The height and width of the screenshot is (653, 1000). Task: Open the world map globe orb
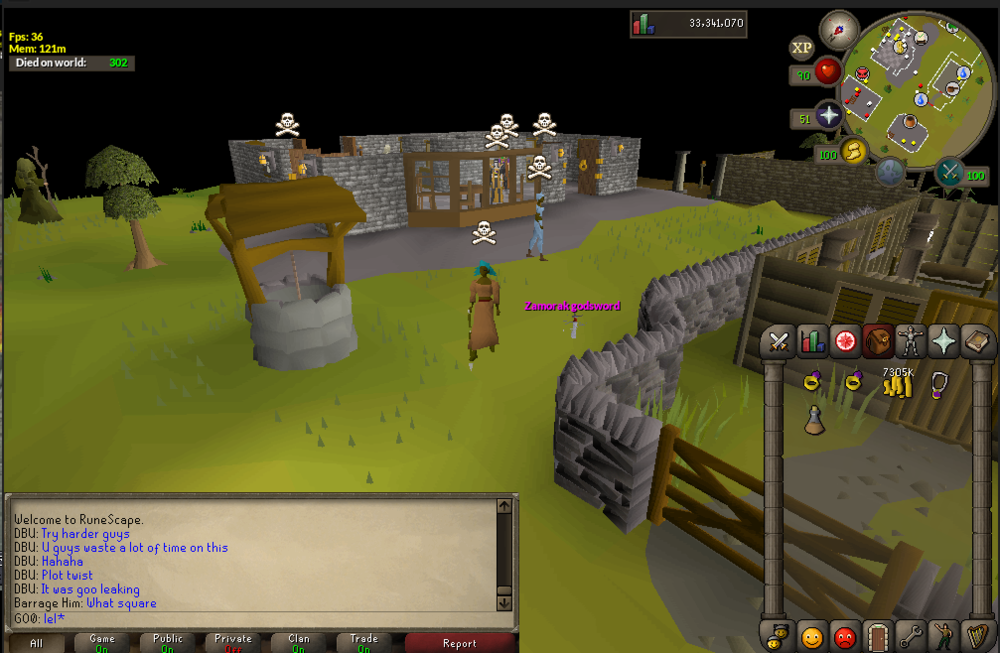pos(890,172)
